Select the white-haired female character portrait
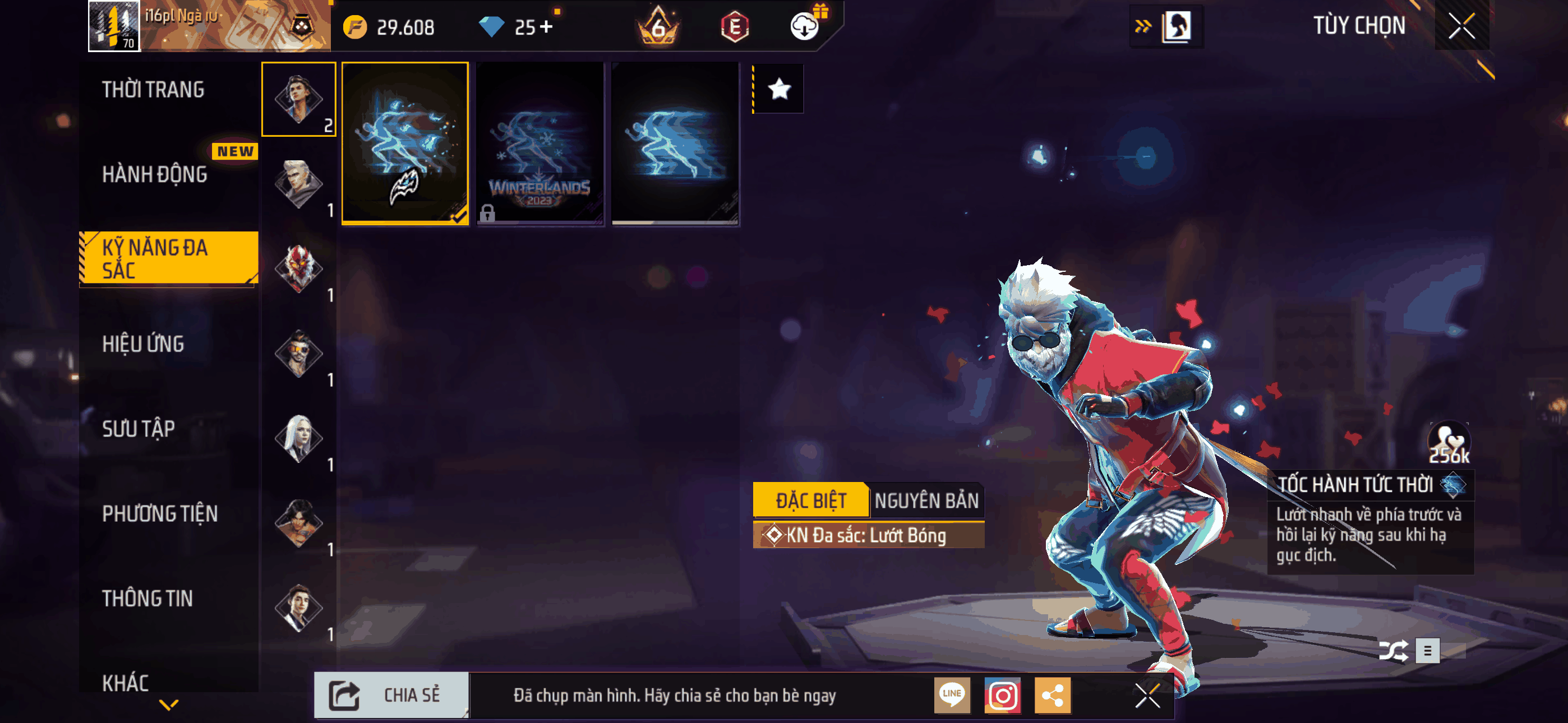This screenshot has height=723, width=1568. pos(298,438)
